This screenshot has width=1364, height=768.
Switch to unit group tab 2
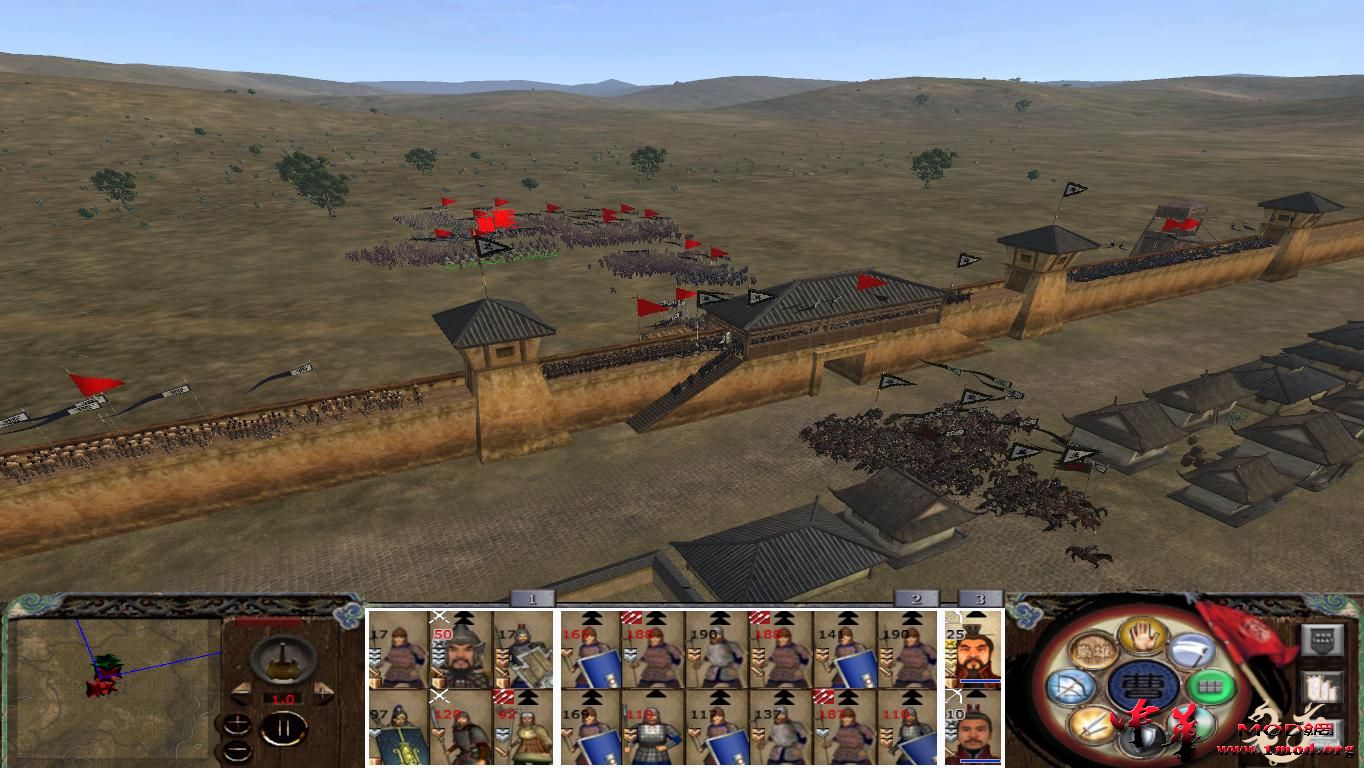(x=915, y=600)
